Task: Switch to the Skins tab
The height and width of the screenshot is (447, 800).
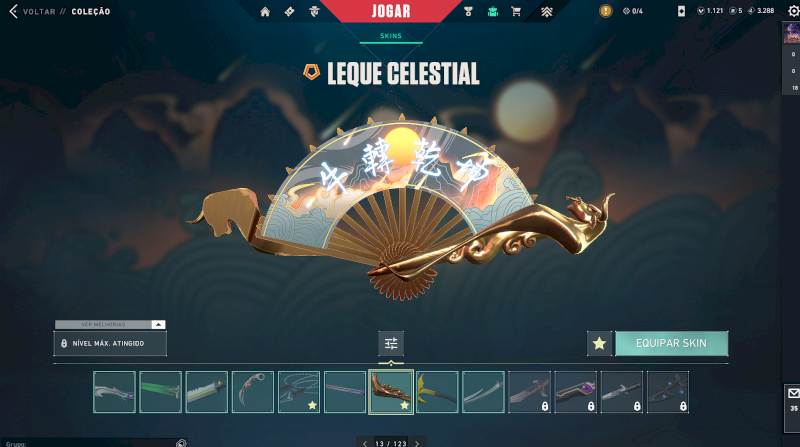Action: point(391,35)
